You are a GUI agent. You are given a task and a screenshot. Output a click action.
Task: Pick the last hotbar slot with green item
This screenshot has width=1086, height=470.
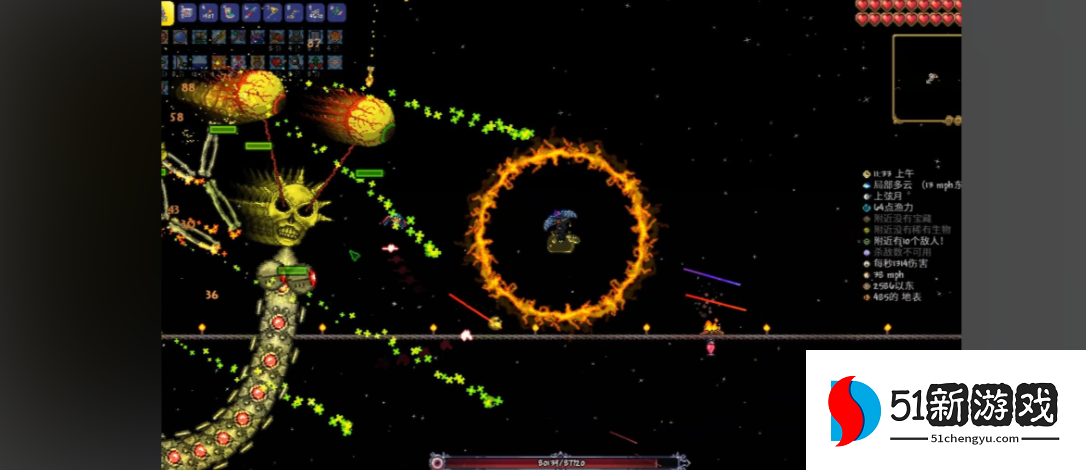point(337,13)
